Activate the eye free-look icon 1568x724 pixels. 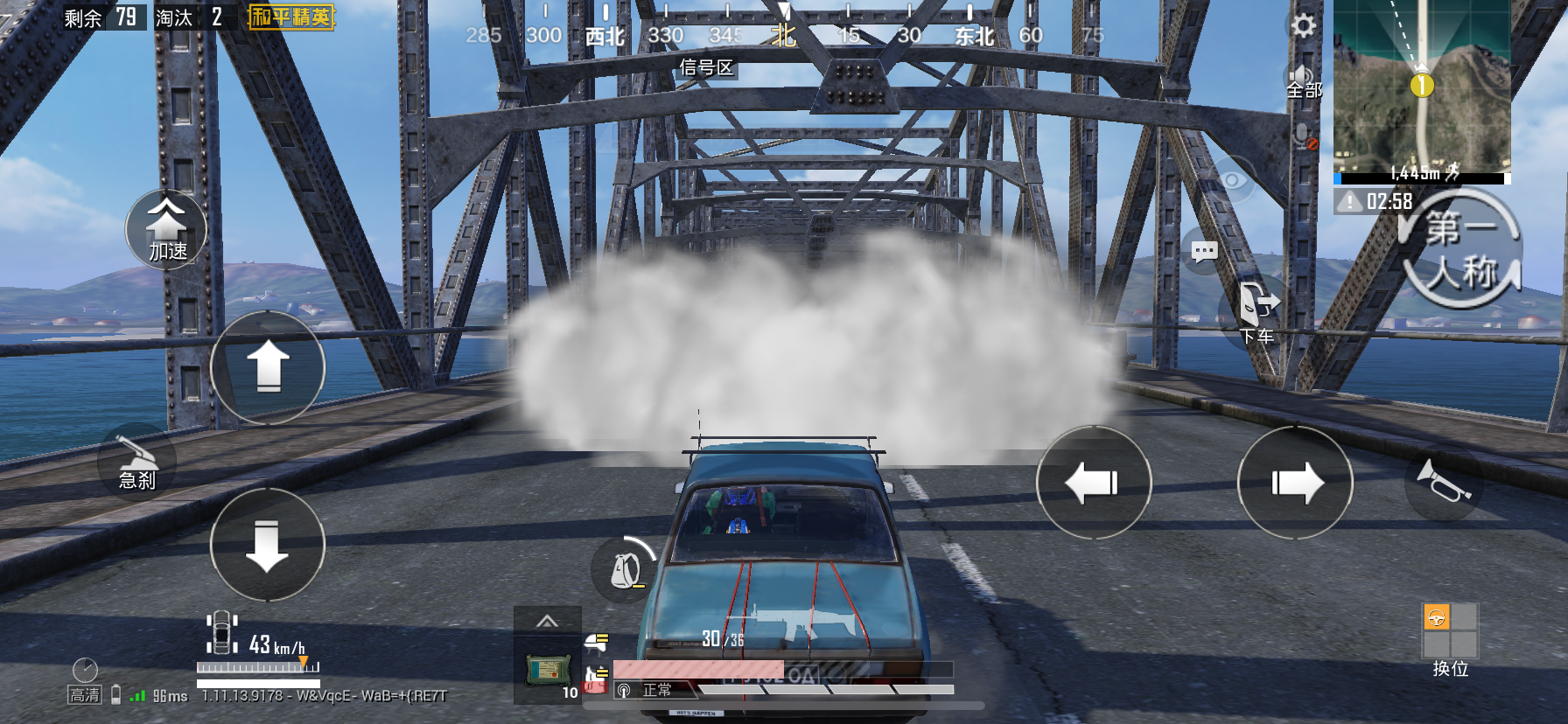[x=1232, y=181]
